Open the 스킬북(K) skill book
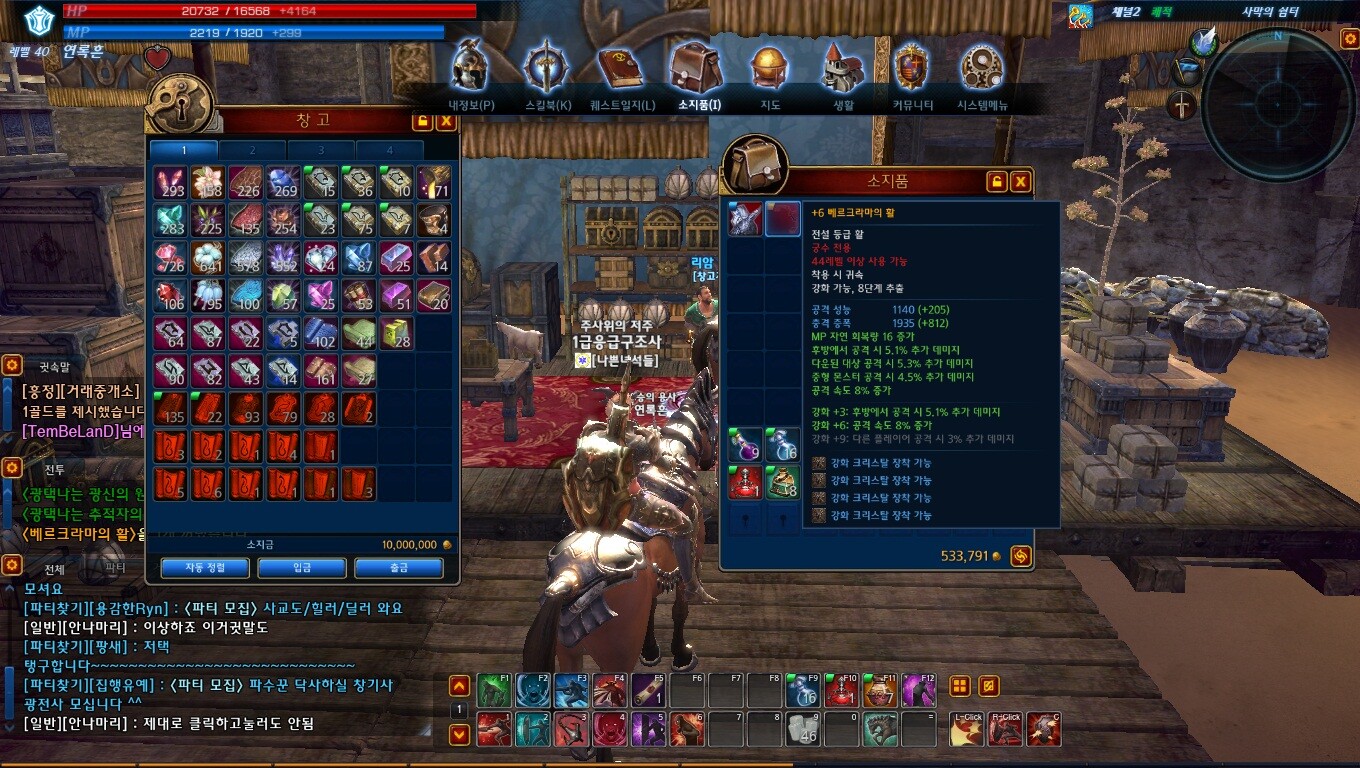1360x768 pixels. pyautogui.click(x=547, y=70)
